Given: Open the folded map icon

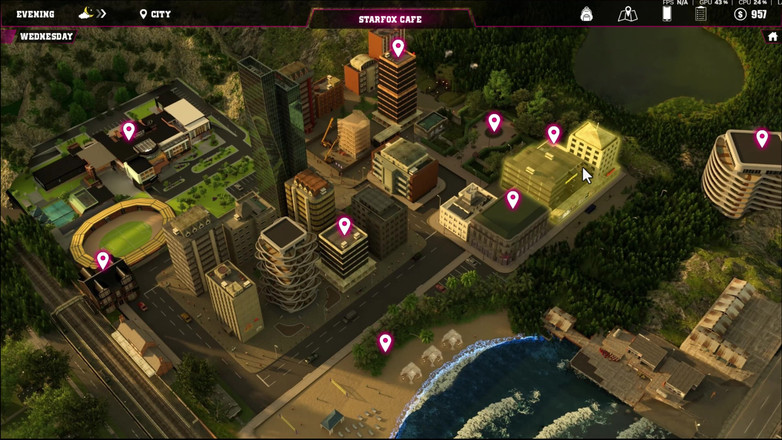Looking at the screenshot, I should pos(627,14).
